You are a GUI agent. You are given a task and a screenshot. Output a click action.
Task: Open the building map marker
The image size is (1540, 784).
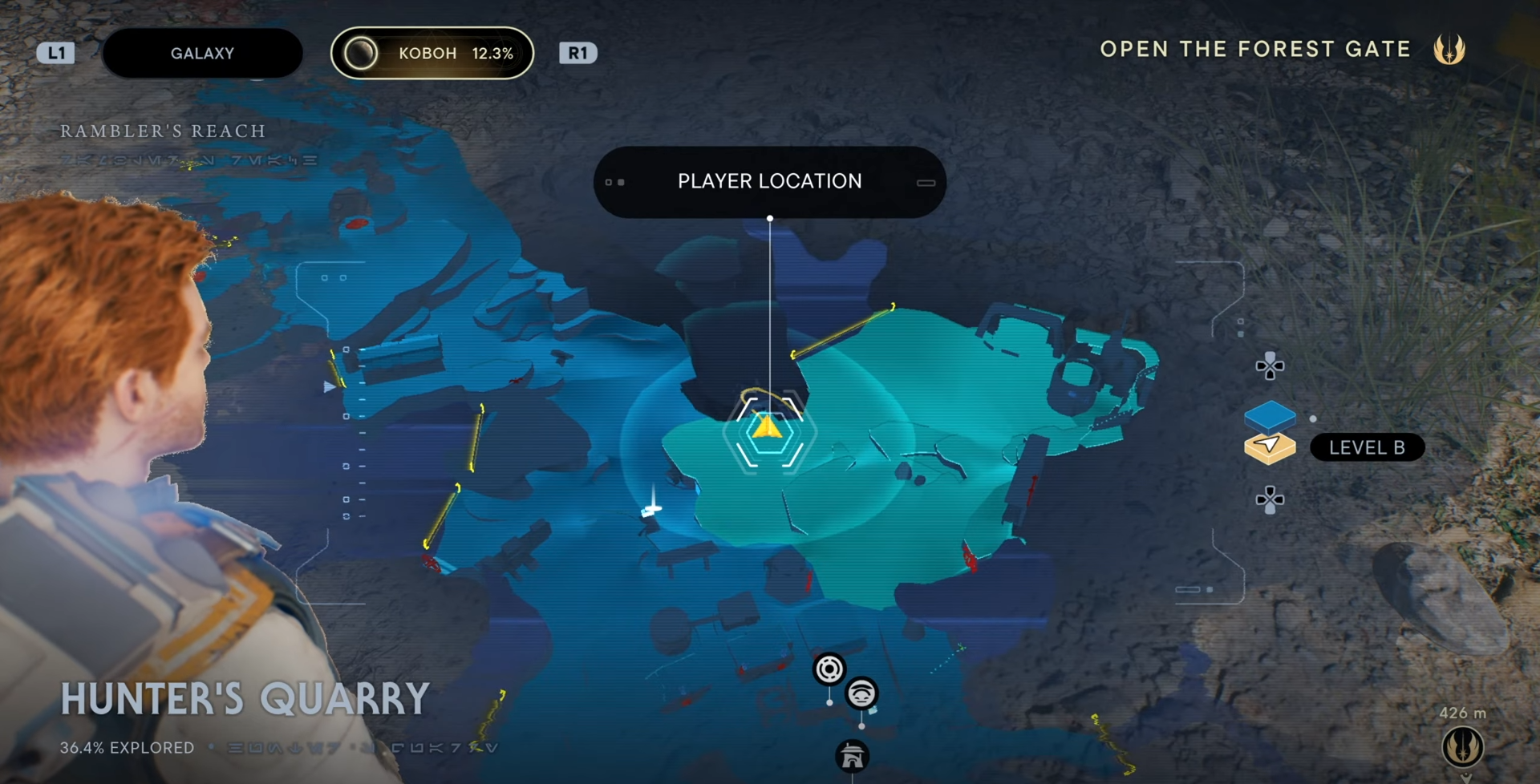(x=852, y=756)
